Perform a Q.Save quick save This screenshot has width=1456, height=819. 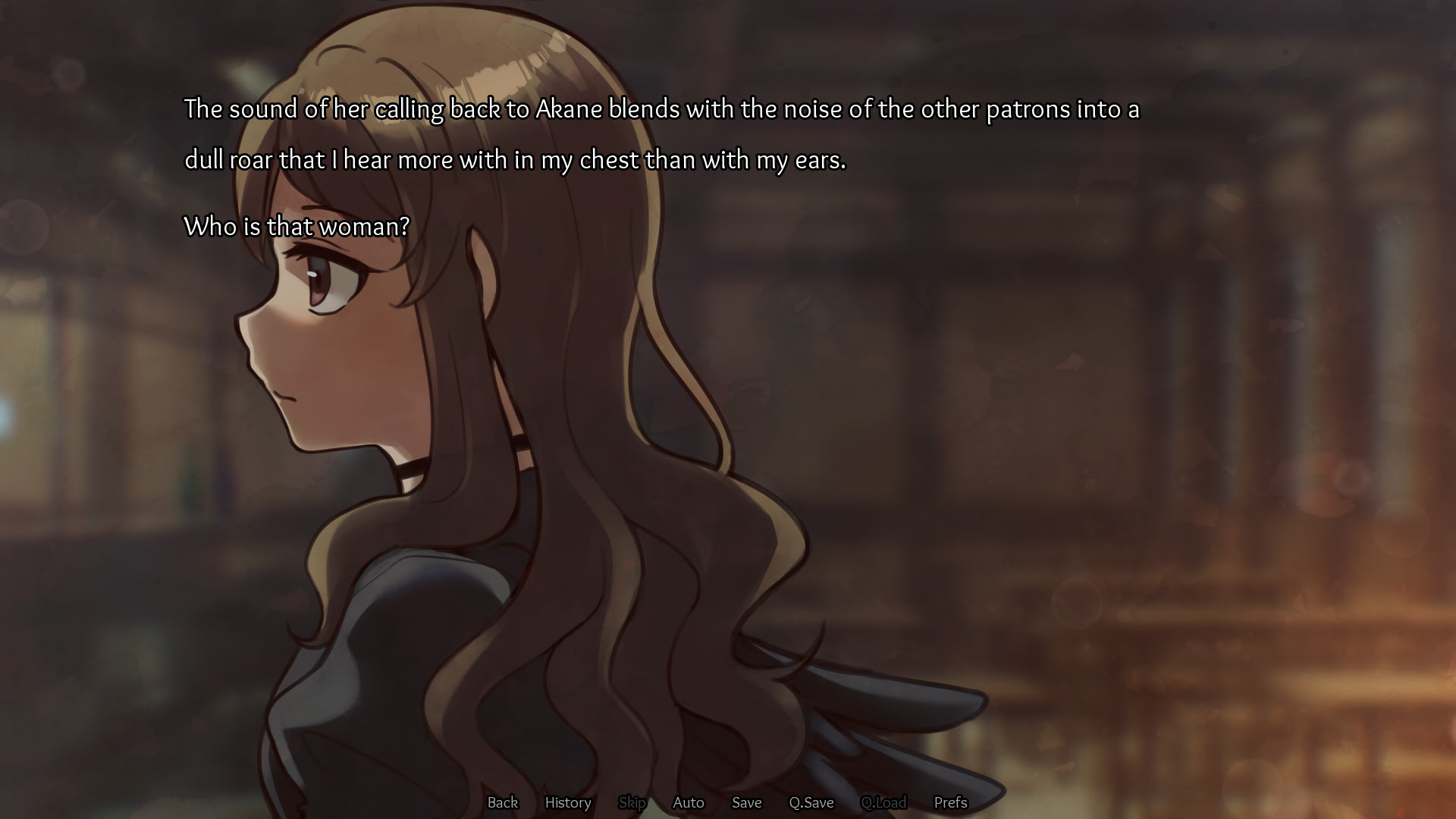(811, 802)
